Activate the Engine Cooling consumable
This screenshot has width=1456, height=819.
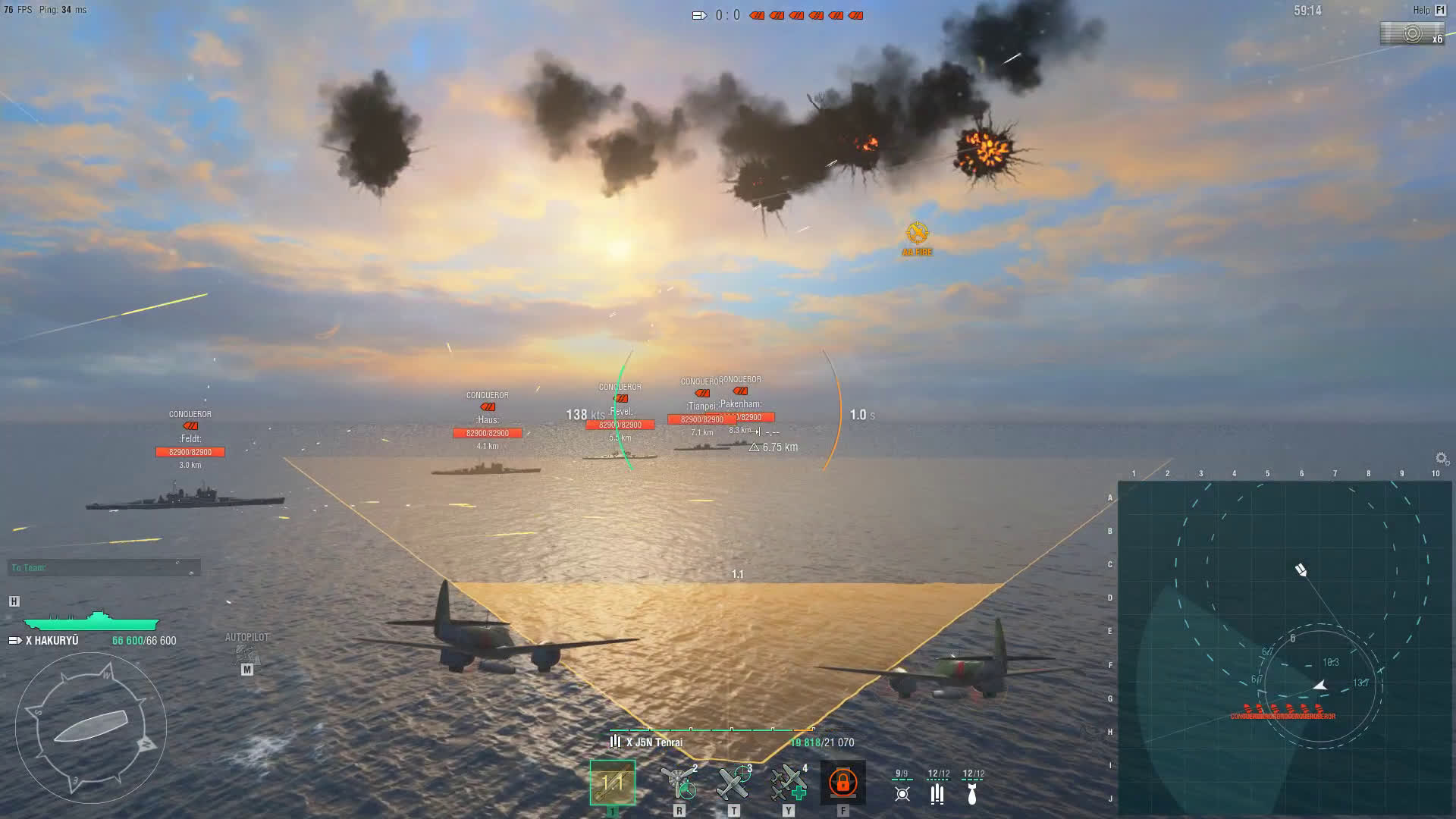pyautogui.click(x=679, y=783)
